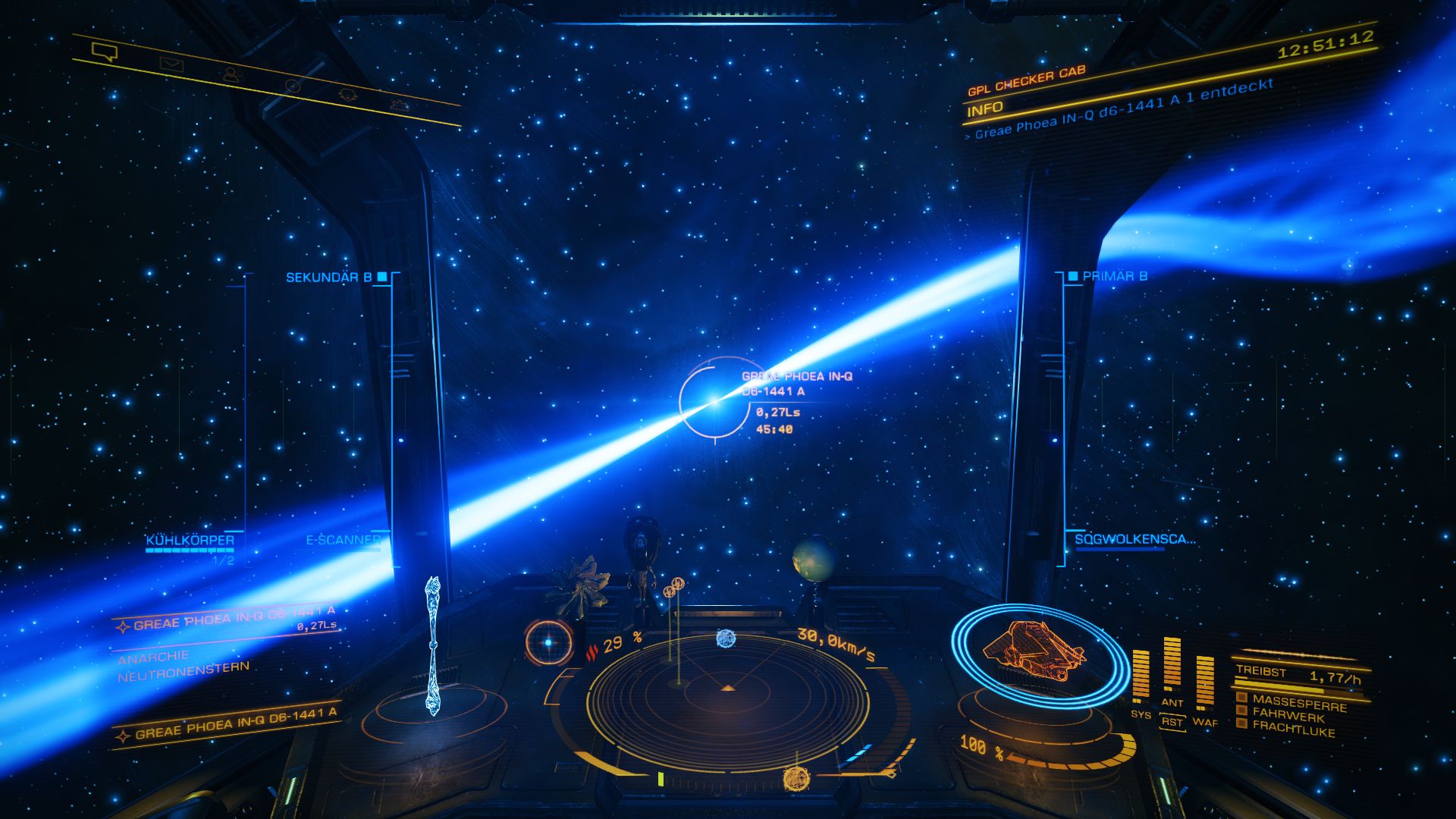Screen dimensions: 1456x819
Task: Select the SOGWOLKENSCANNER primary fire entry
Action: [x=1134, y=539]
